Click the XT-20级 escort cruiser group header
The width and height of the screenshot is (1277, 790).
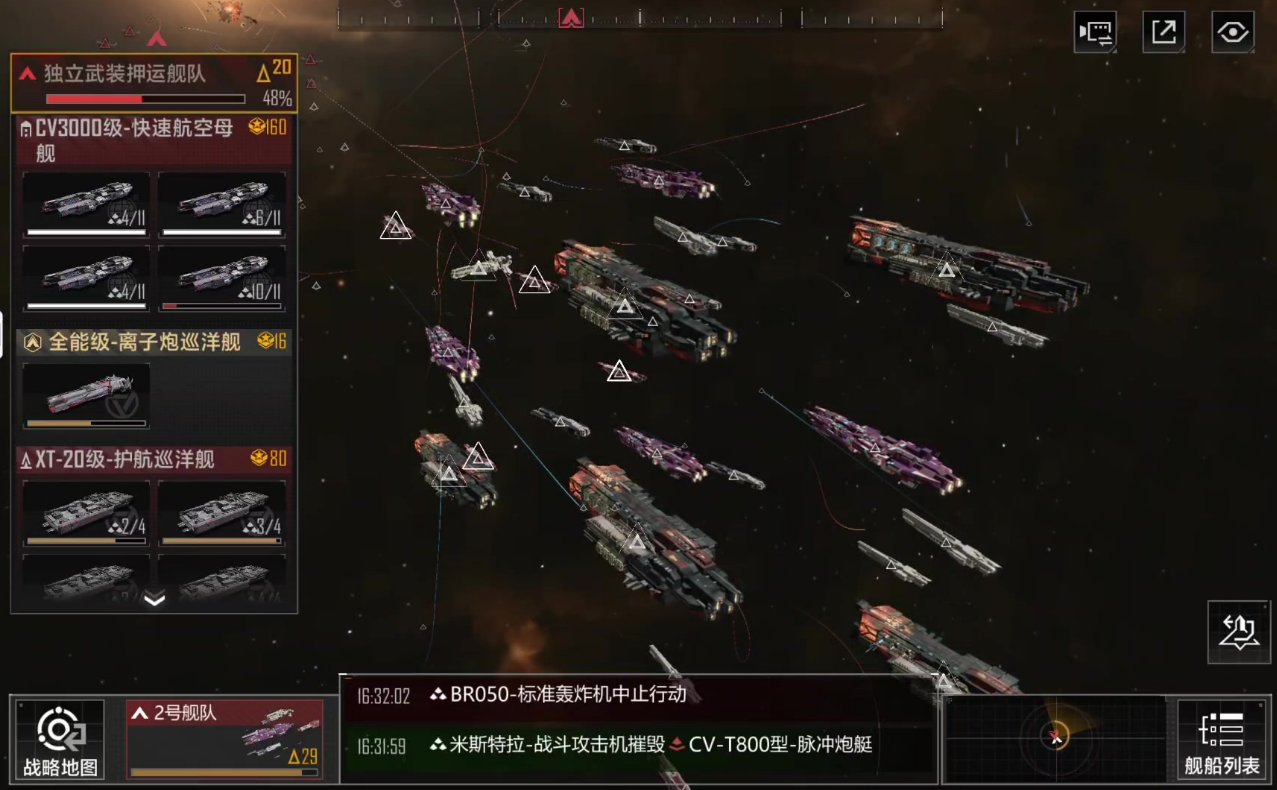point(154,460)
